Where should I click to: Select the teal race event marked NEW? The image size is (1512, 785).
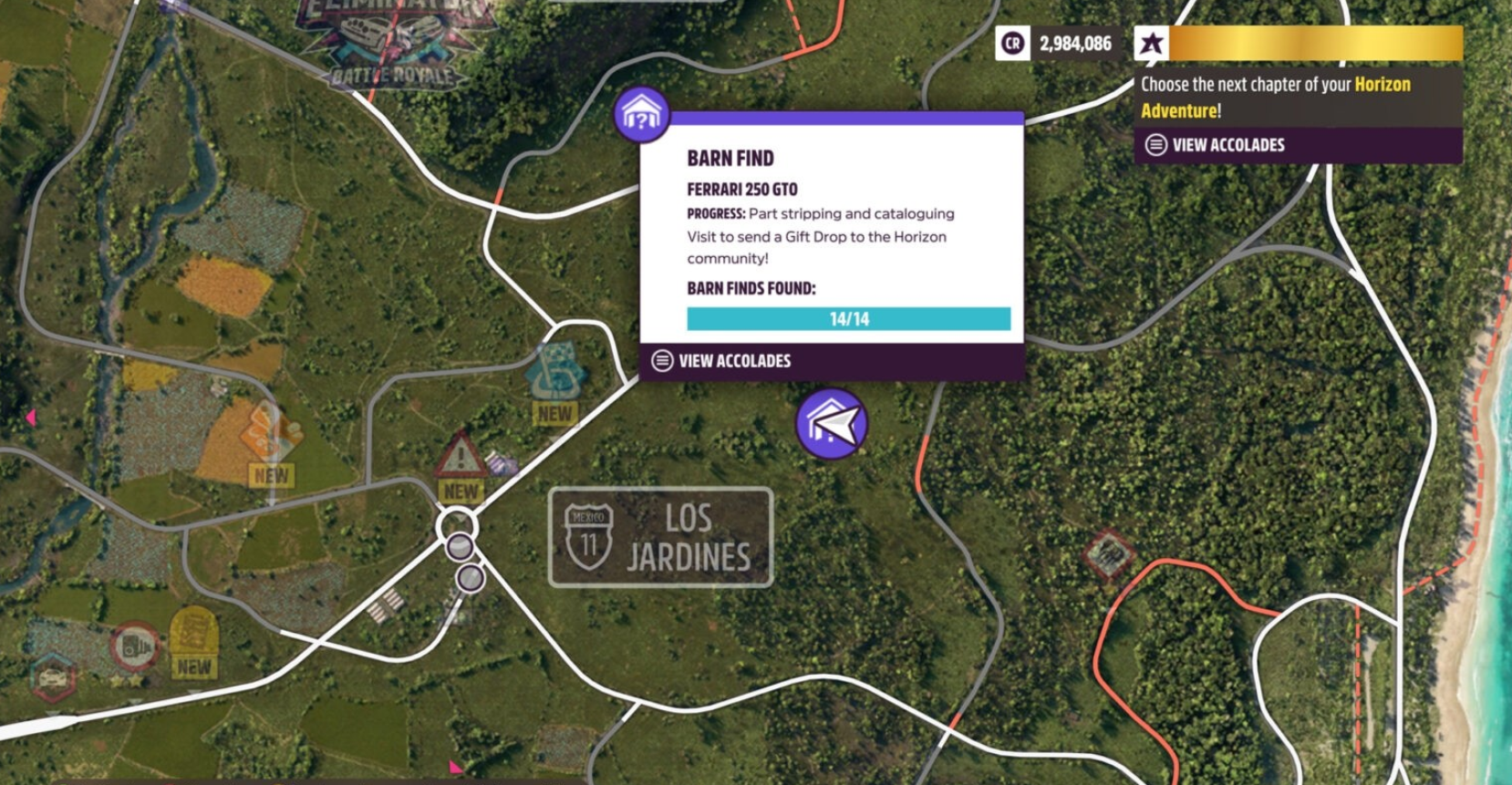coord(555,372)
